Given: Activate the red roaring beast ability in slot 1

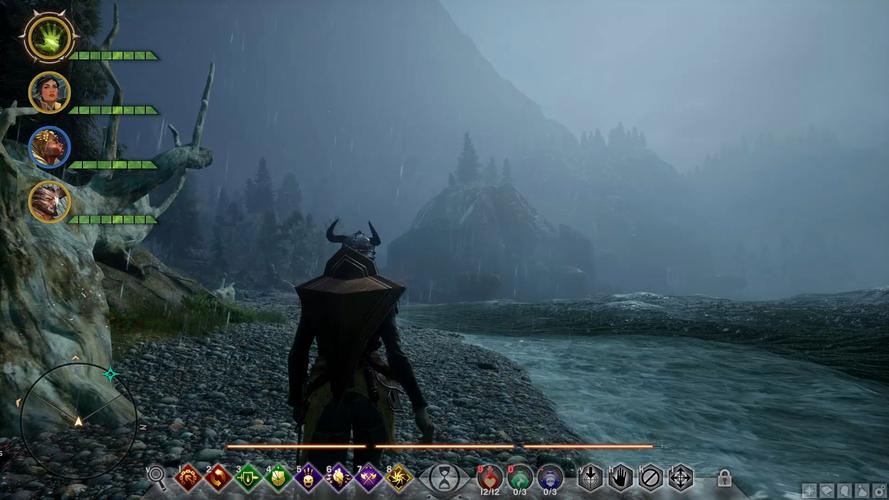Looking at the screenshot, I should (x=189, y=477).
